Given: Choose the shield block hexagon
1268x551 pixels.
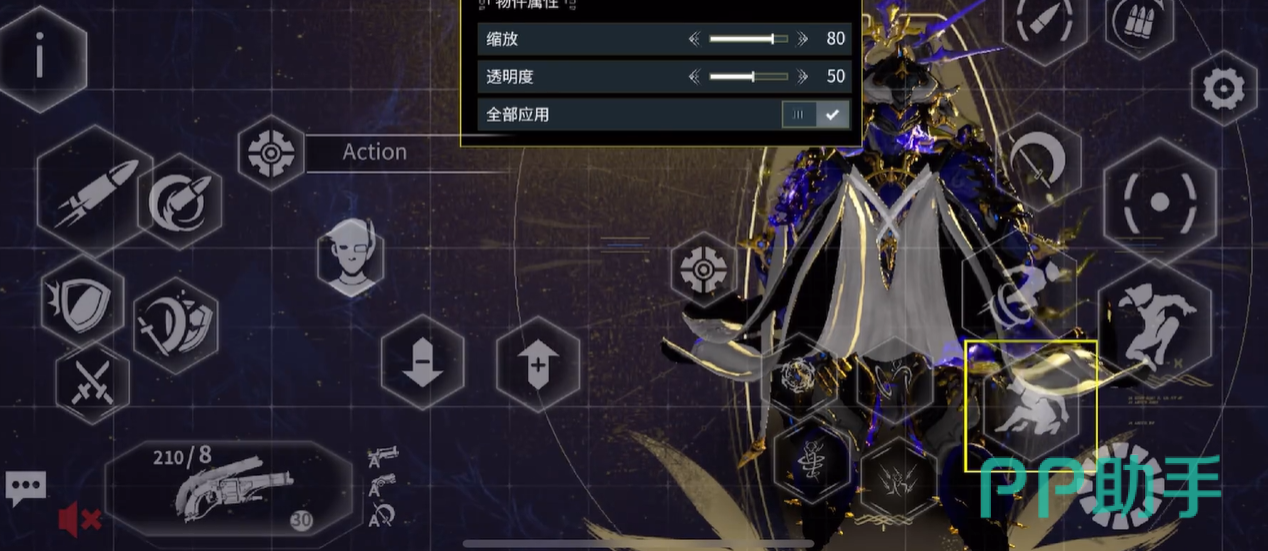Looking at the screenshot, I should tap(82, 301).
